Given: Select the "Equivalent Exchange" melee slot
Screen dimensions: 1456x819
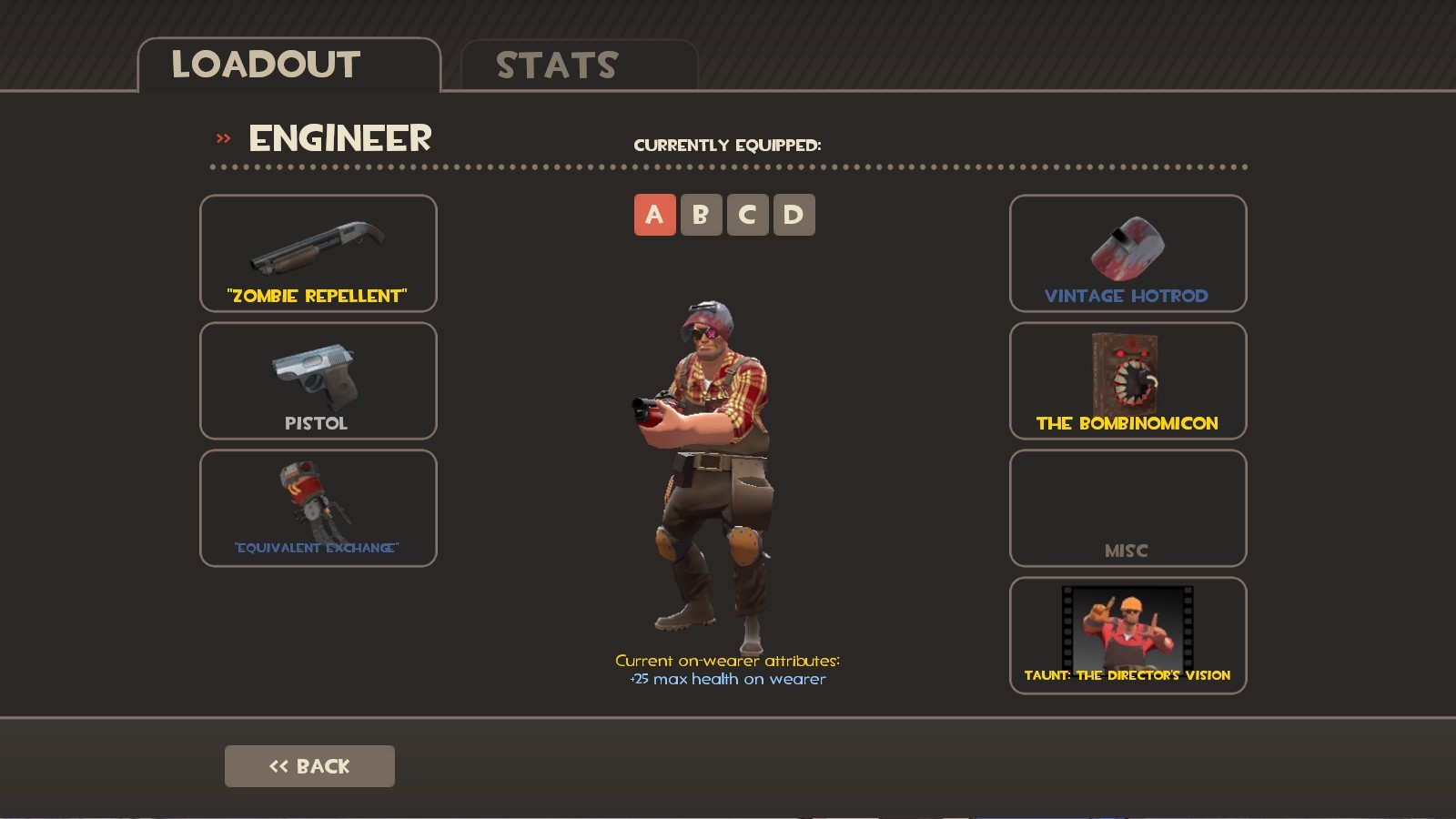Looking at the screenshot, I should click(318, 508).
